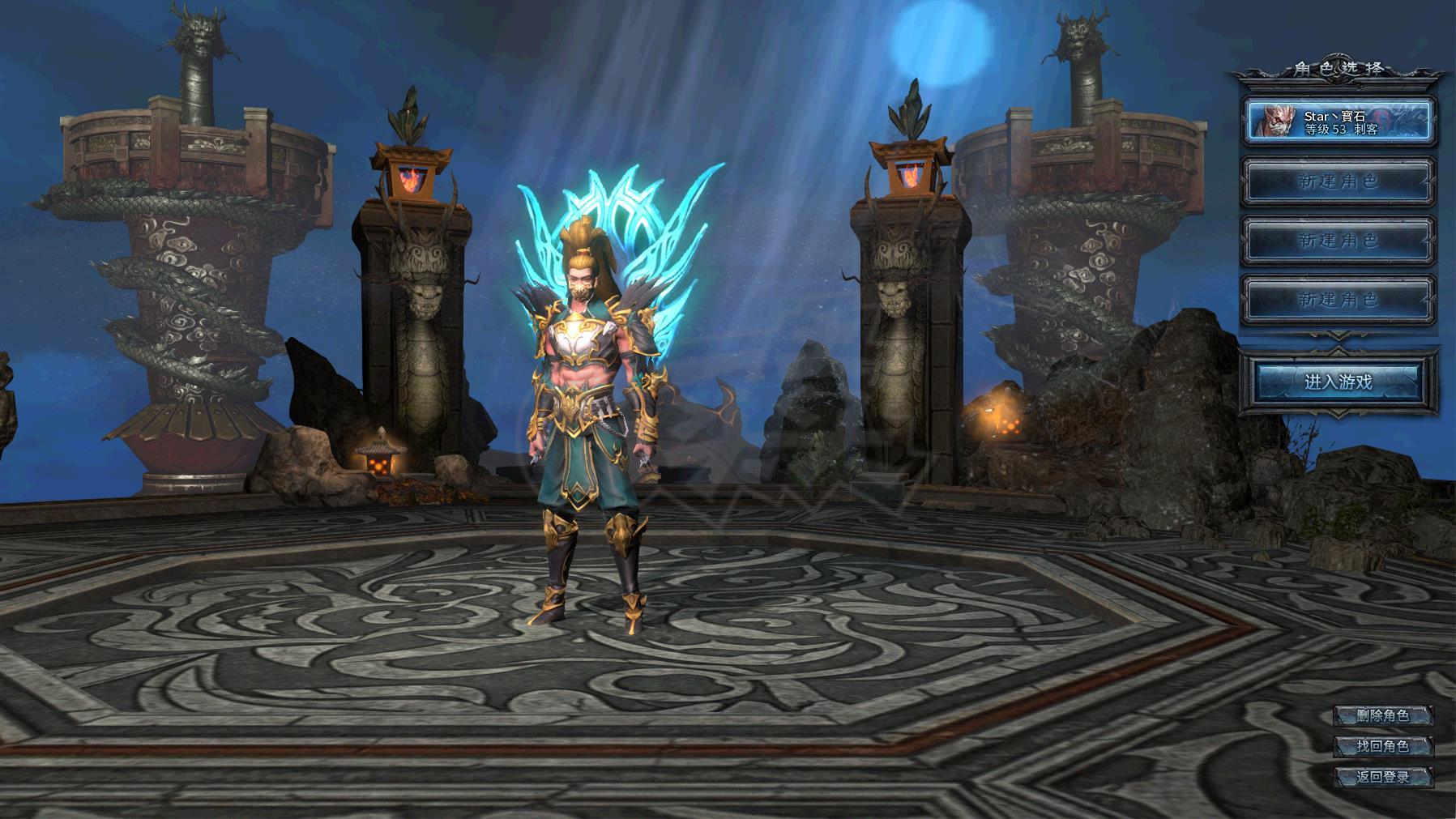The width and height of the screenshot is (1456, 819).
Task: Enter the game with 进入游戏 button
Action: coord(1338,382)
